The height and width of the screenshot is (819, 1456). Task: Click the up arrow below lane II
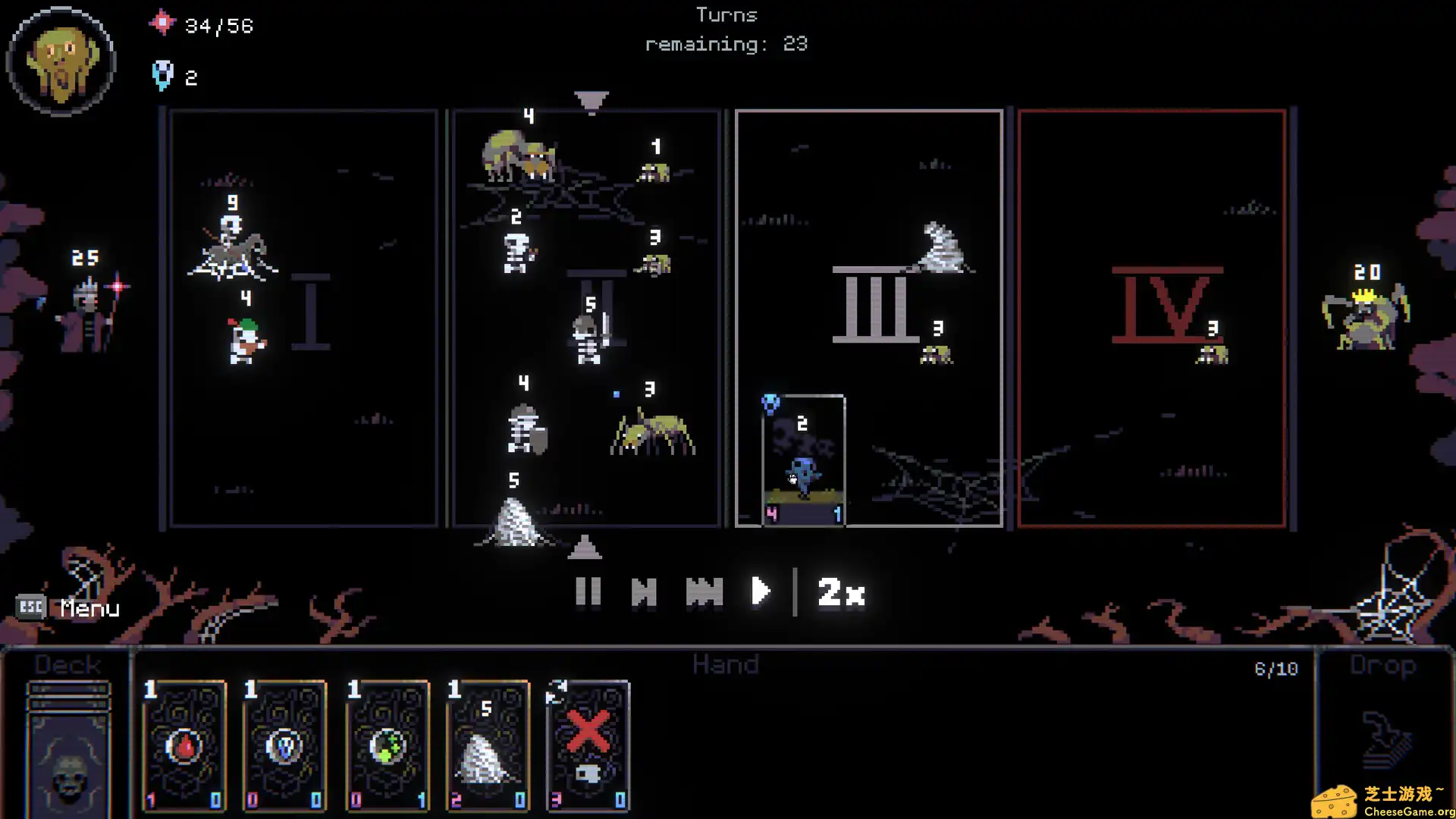pyautogui.click(x=586, y=548)
